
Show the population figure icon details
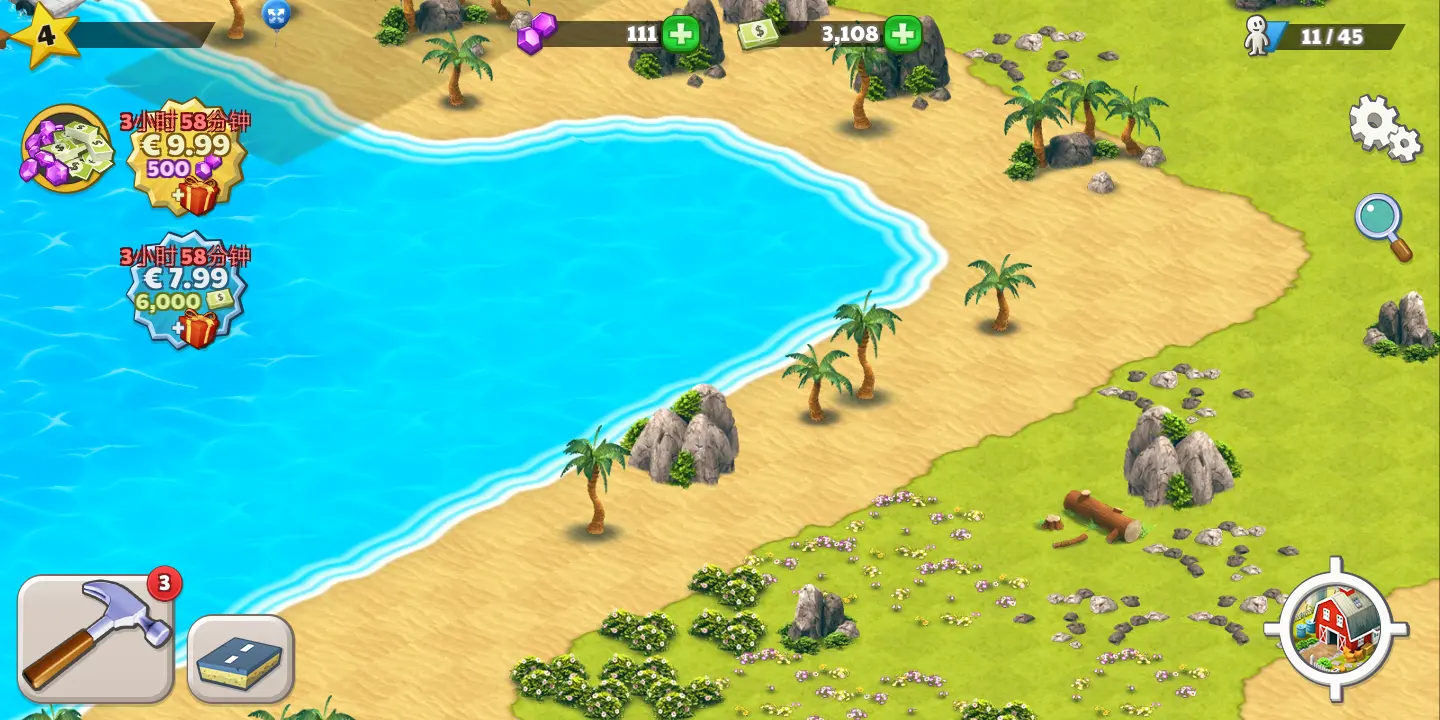pyautogui.click(x=1258, y=37)
